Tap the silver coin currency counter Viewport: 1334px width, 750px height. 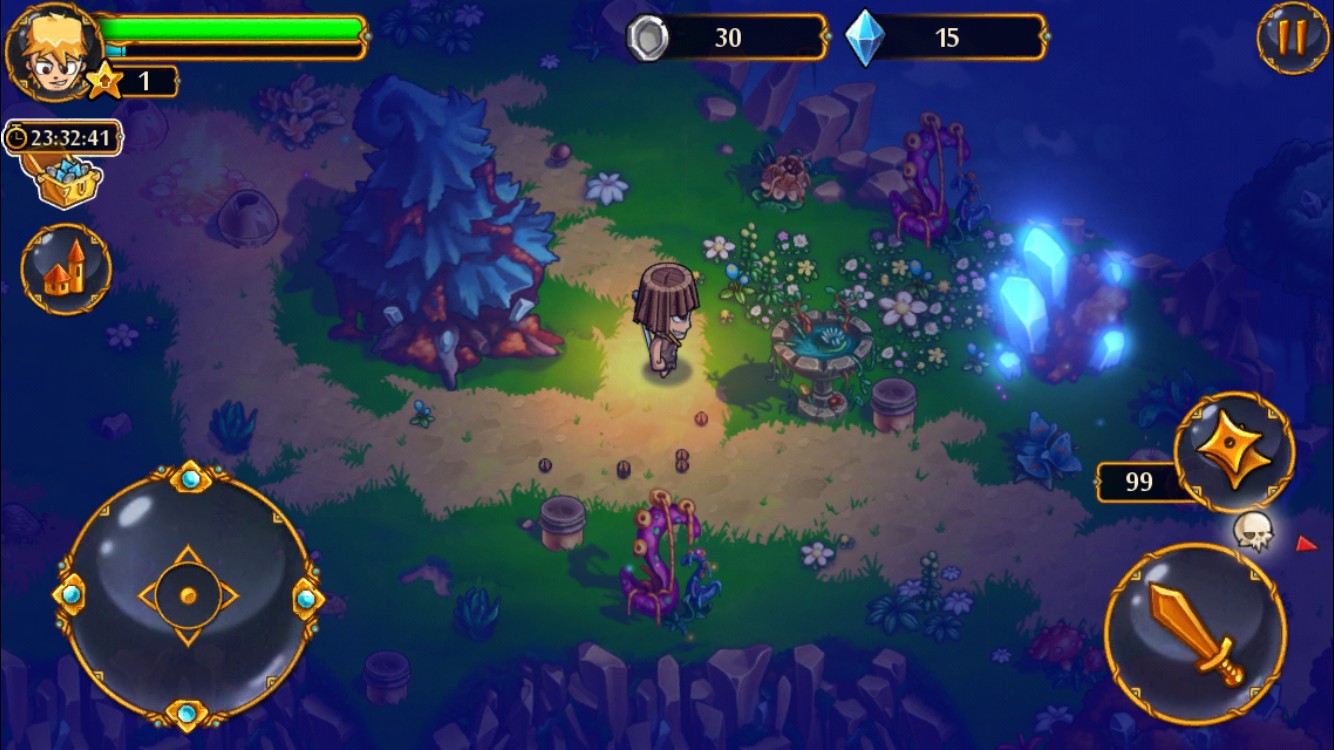coord(726,38)
